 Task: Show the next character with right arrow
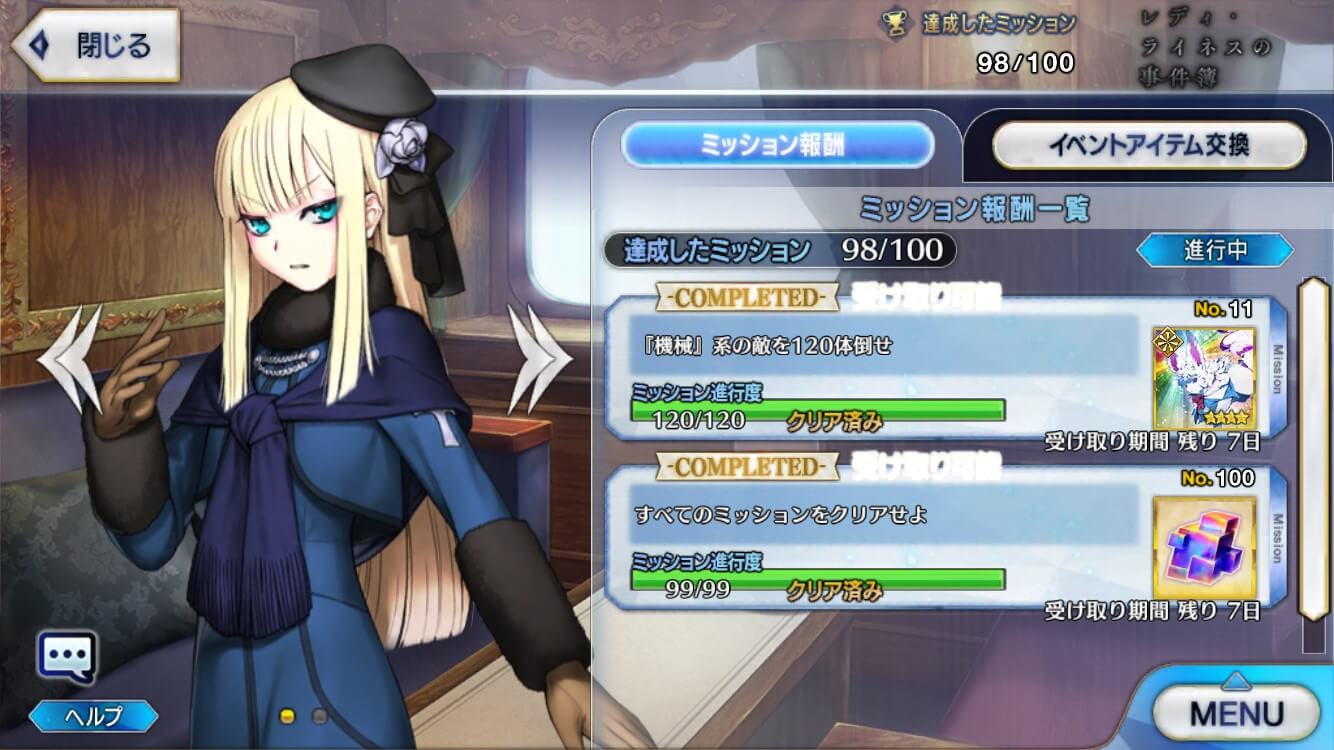tap(538, 358)
